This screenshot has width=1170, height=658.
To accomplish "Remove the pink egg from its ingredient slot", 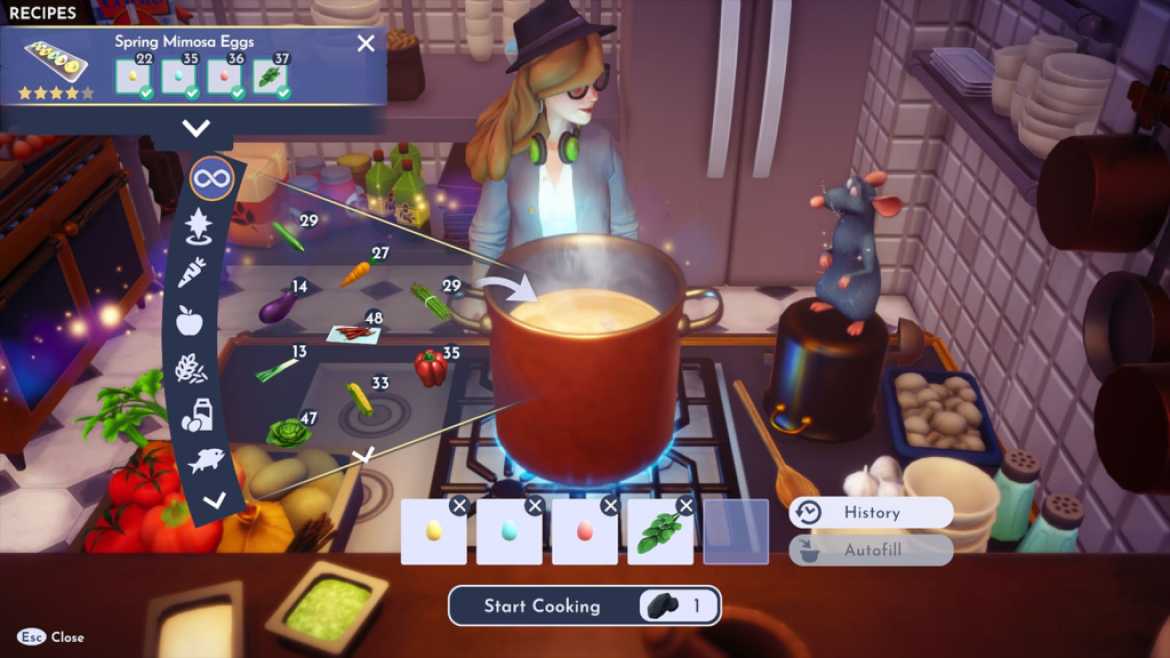I will click(610, 506).
